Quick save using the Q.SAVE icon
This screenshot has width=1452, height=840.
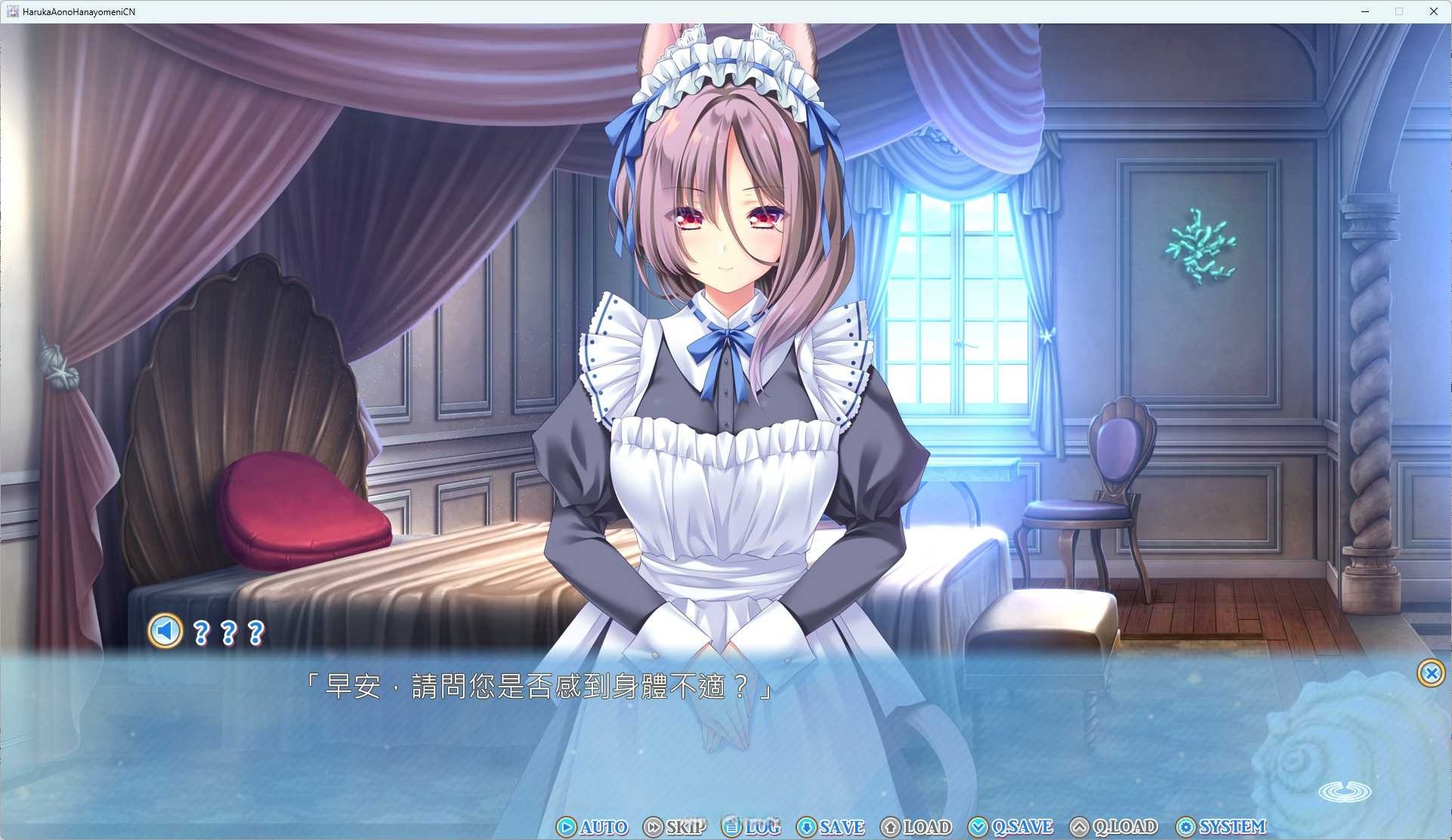tap(978, 827)
